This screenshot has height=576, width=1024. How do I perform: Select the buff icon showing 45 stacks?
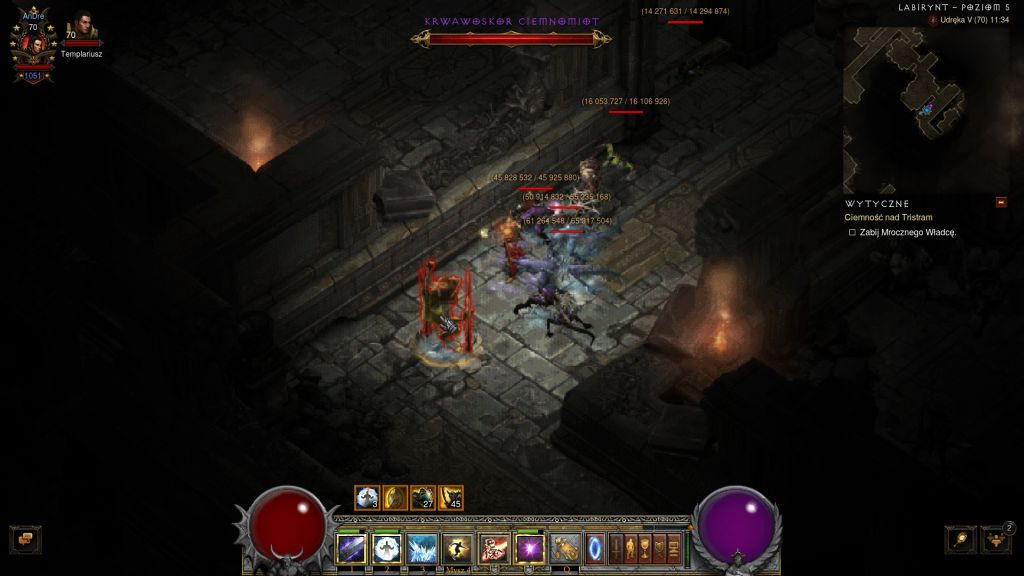450,498
